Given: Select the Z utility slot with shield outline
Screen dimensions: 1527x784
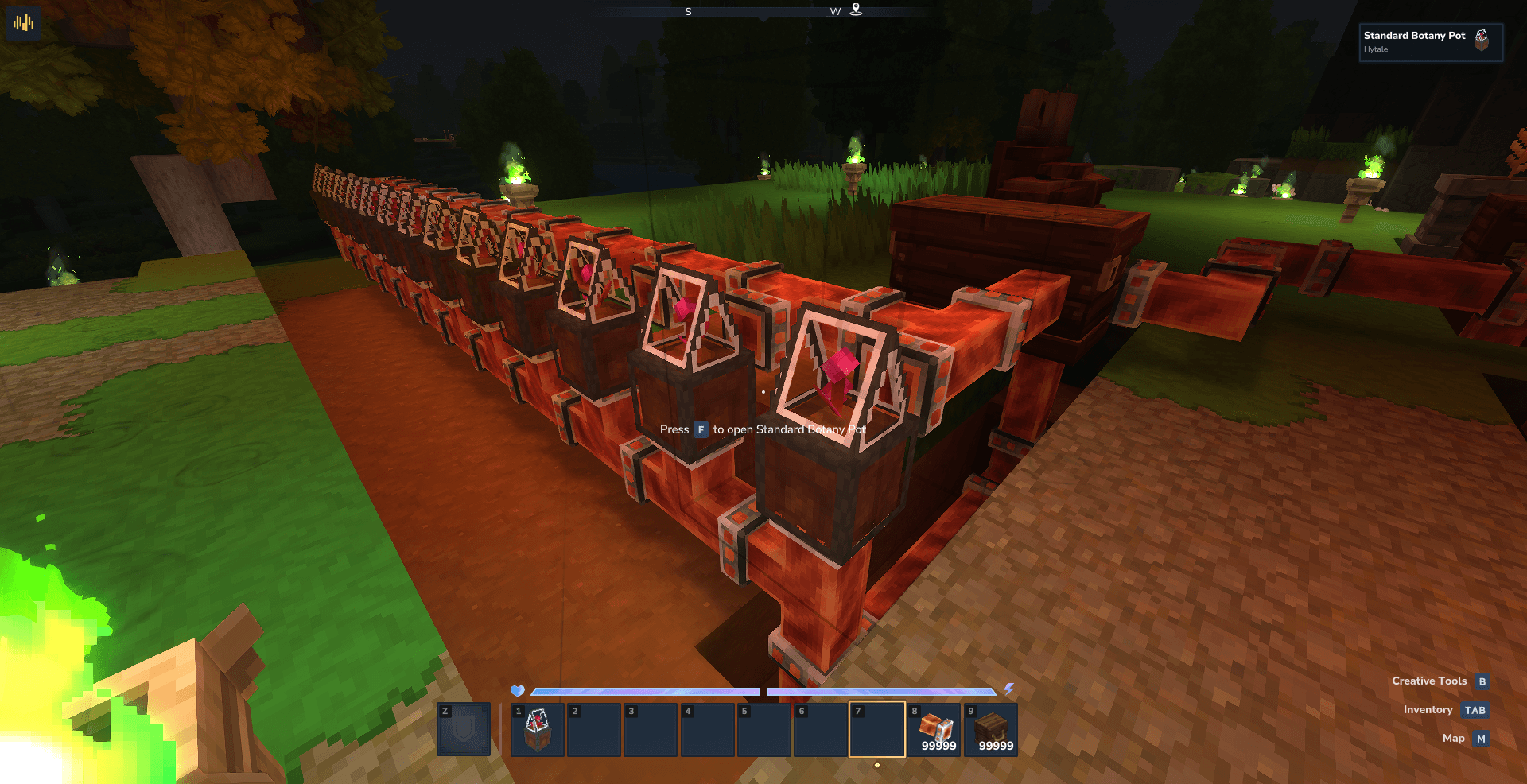Looking at the screenshot, I should [464, 729].
